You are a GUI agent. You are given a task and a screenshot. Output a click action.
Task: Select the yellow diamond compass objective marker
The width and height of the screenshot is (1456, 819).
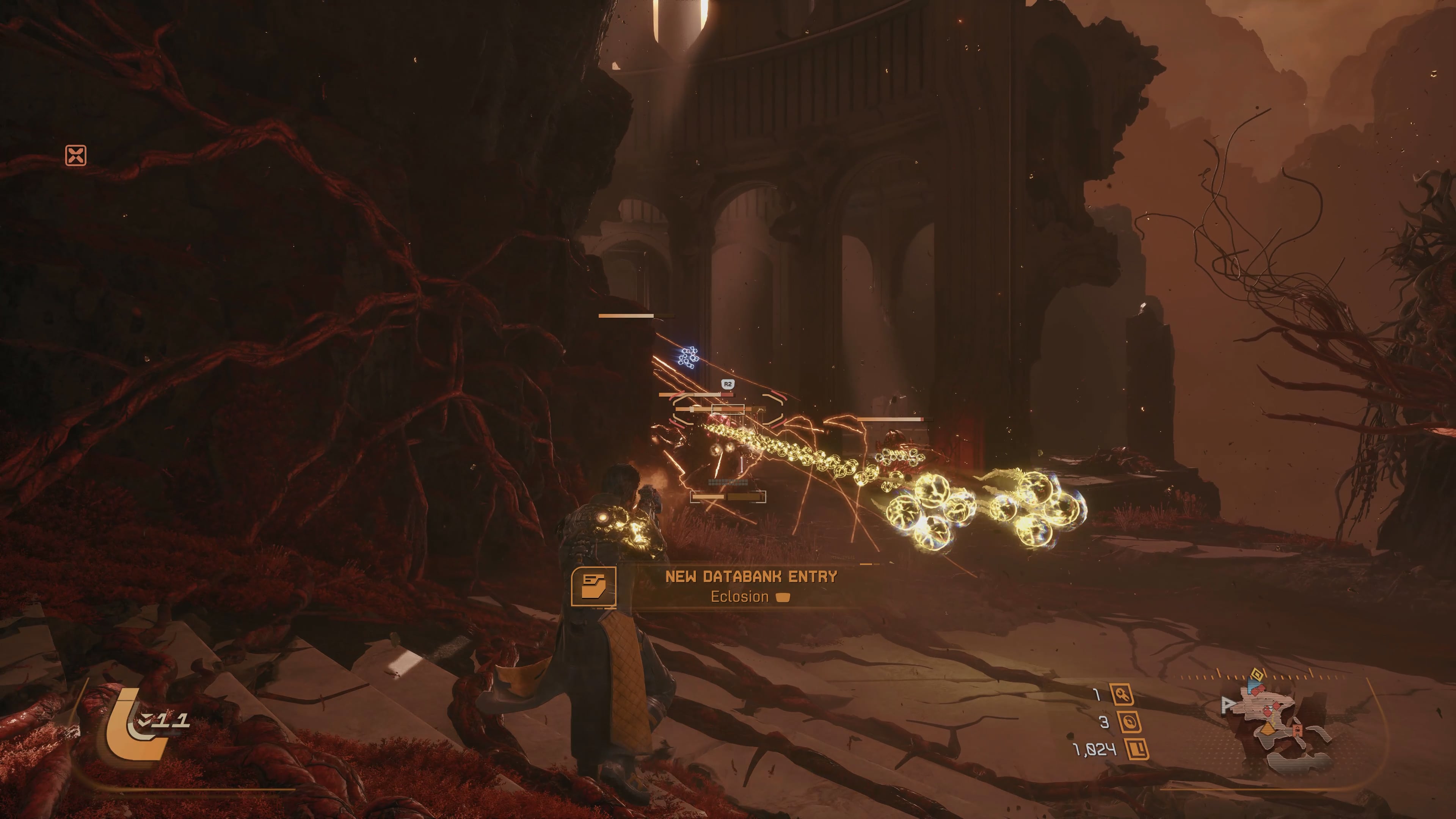(x=1257, y=674)
